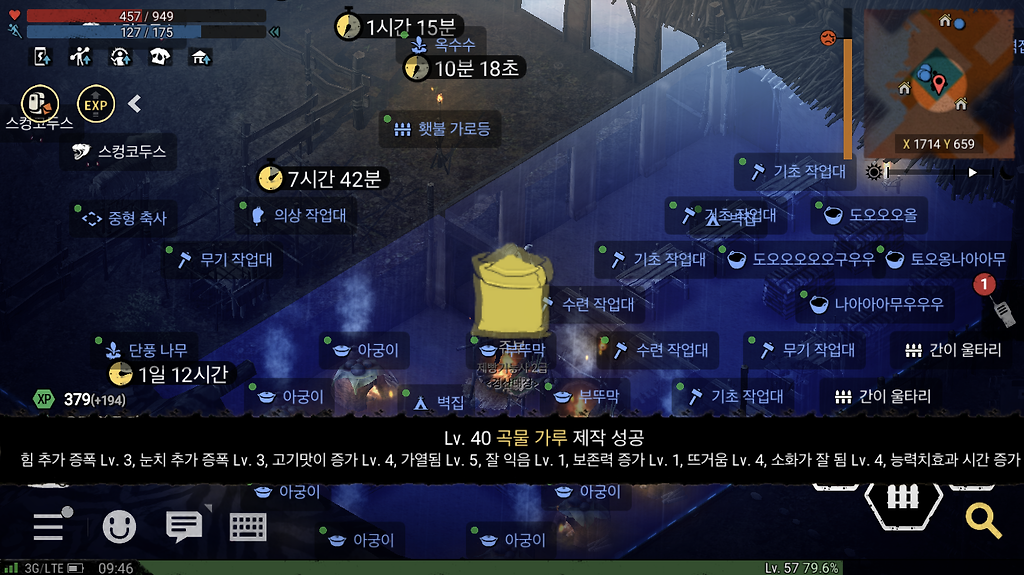Click the yellow magnifying glass search
1024x575 pixels.
983,519
